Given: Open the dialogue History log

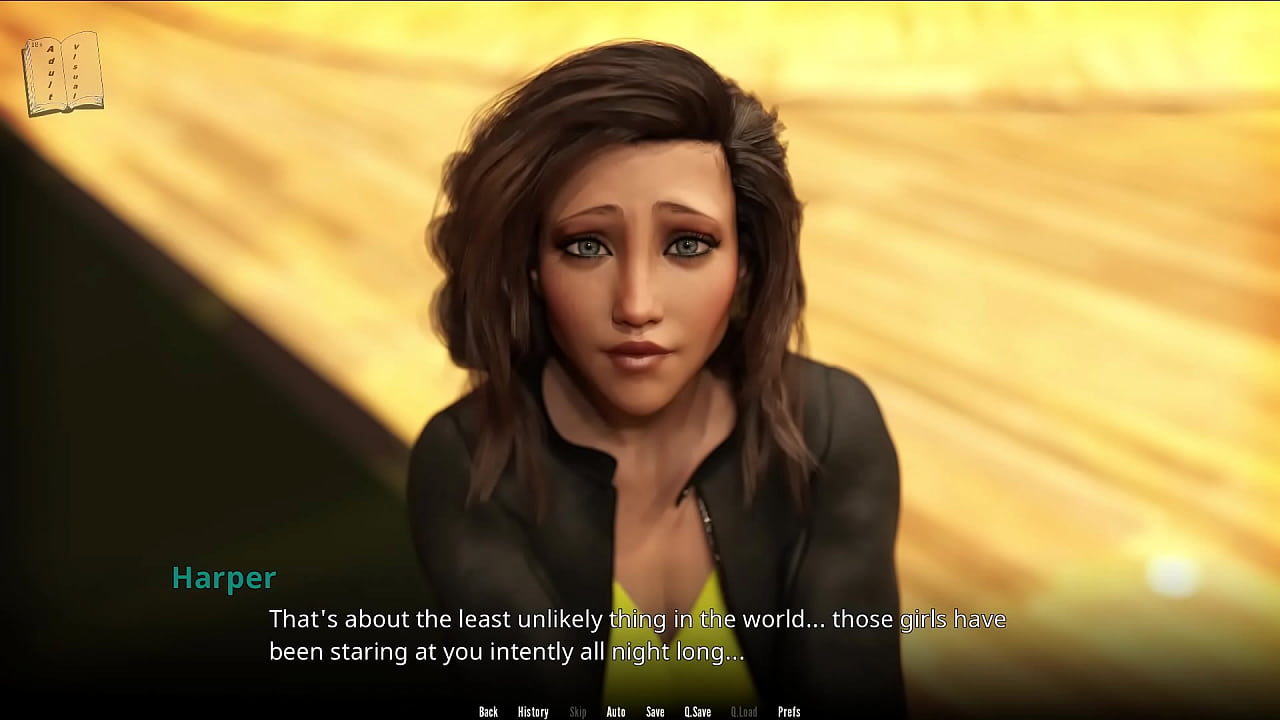Looking at the screenshot, I should pyautogui.click(x=533, y=712).
